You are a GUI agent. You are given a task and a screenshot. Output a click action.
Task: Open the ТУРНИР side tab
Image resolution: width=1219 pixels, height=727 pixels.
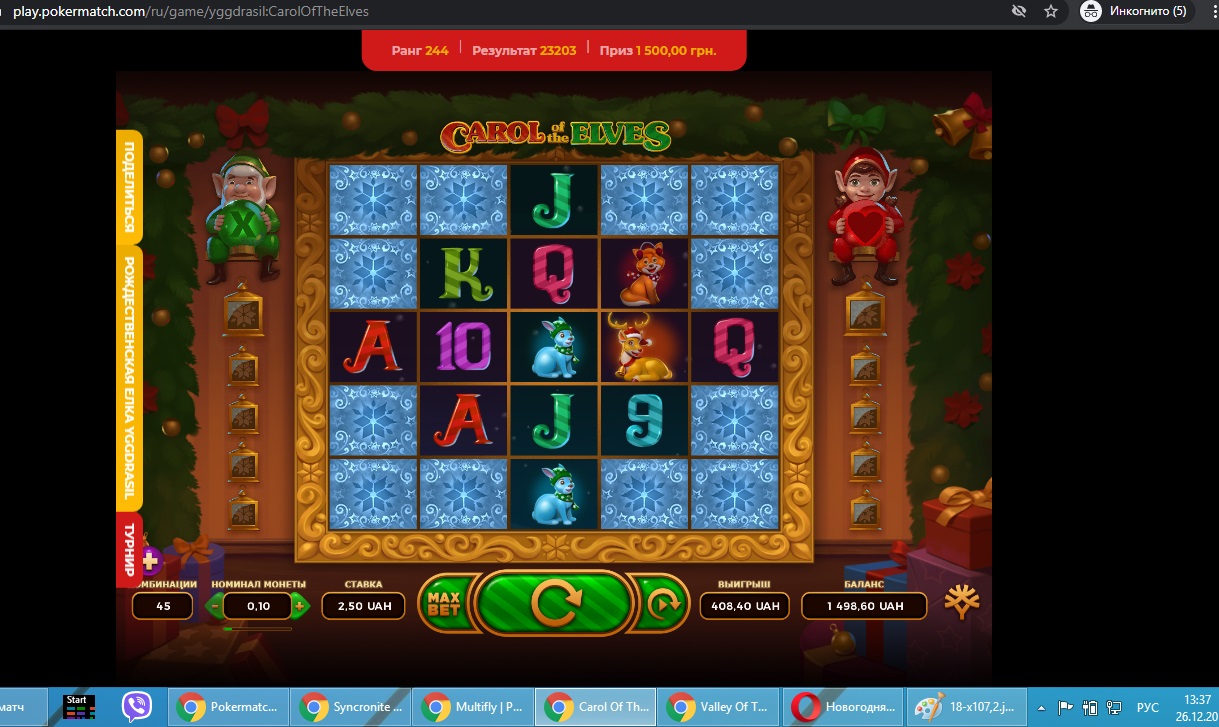pos(129,546)
